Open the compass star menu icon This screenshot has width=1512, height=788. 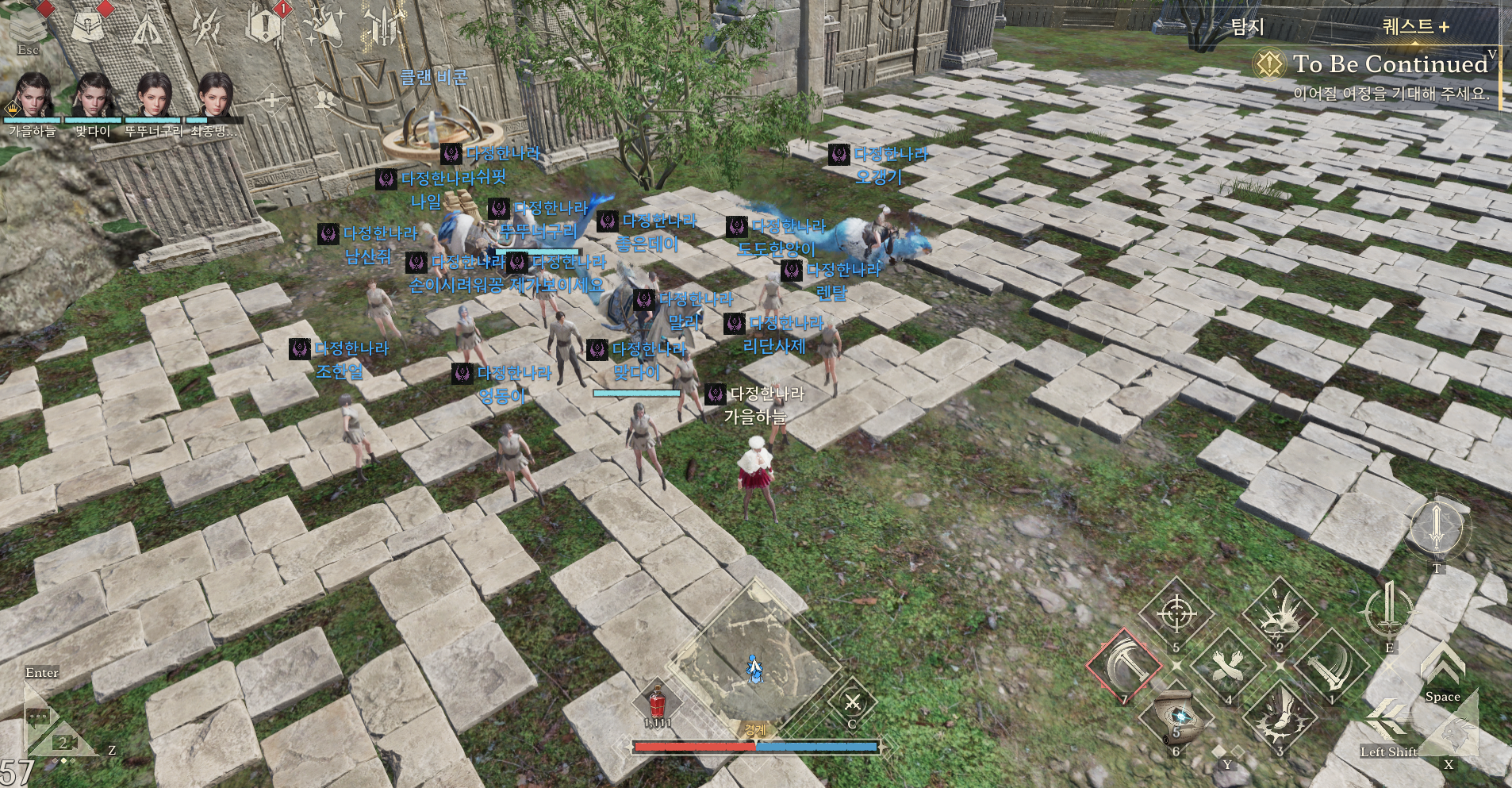click(x=206, y=28)
